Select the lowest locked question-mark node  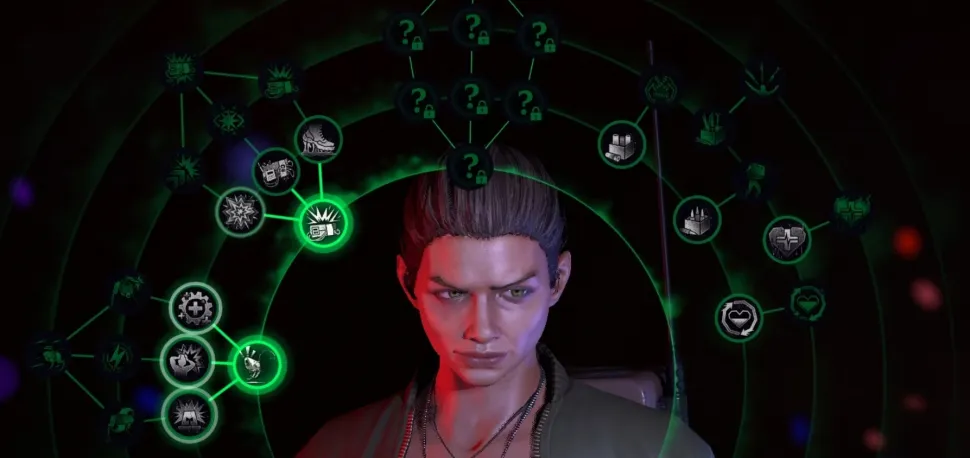(x=469, y=164)
